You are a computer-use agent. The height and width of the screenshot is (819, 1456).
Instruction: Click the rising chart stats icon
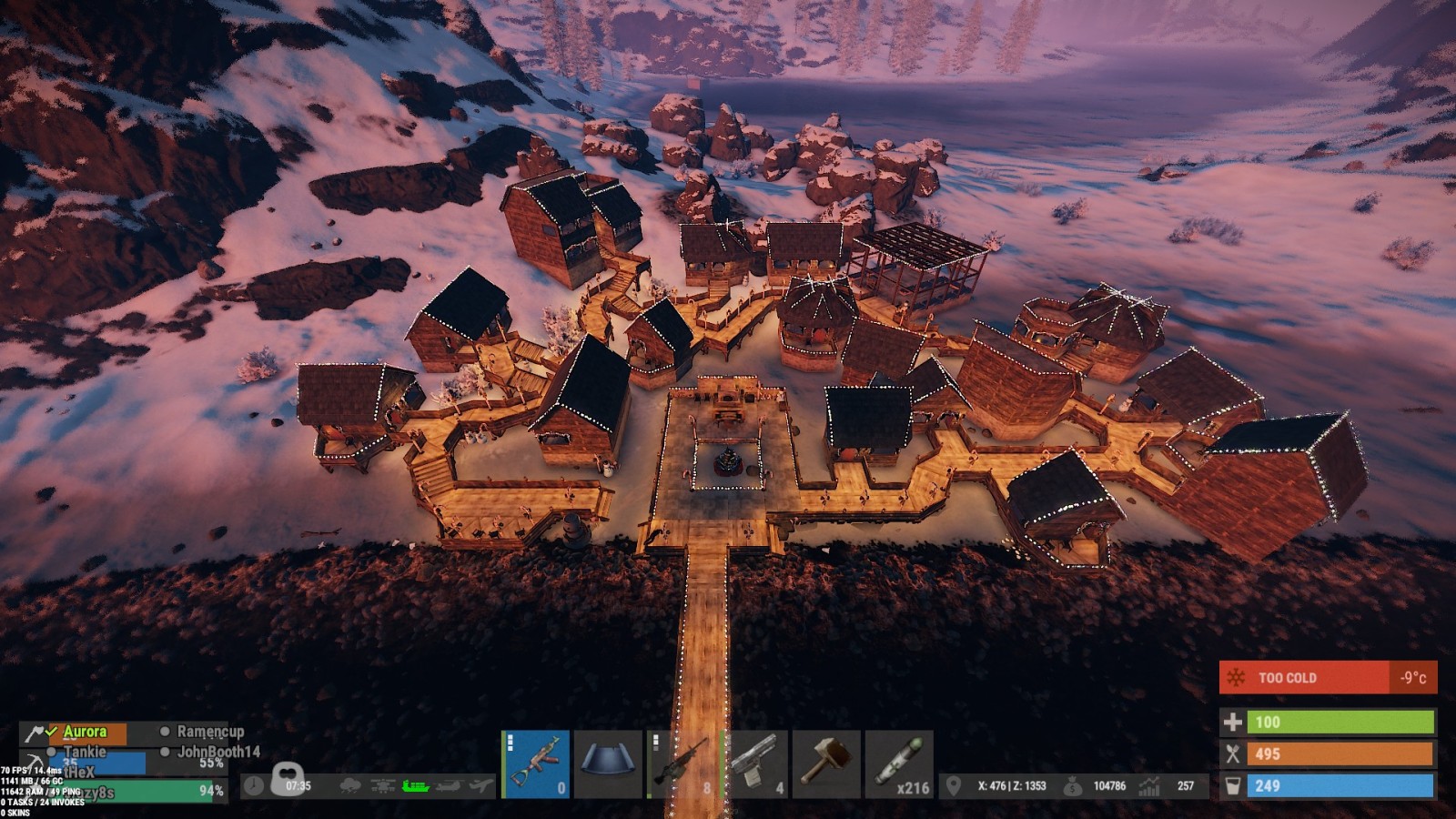(x=1150, y=785)
